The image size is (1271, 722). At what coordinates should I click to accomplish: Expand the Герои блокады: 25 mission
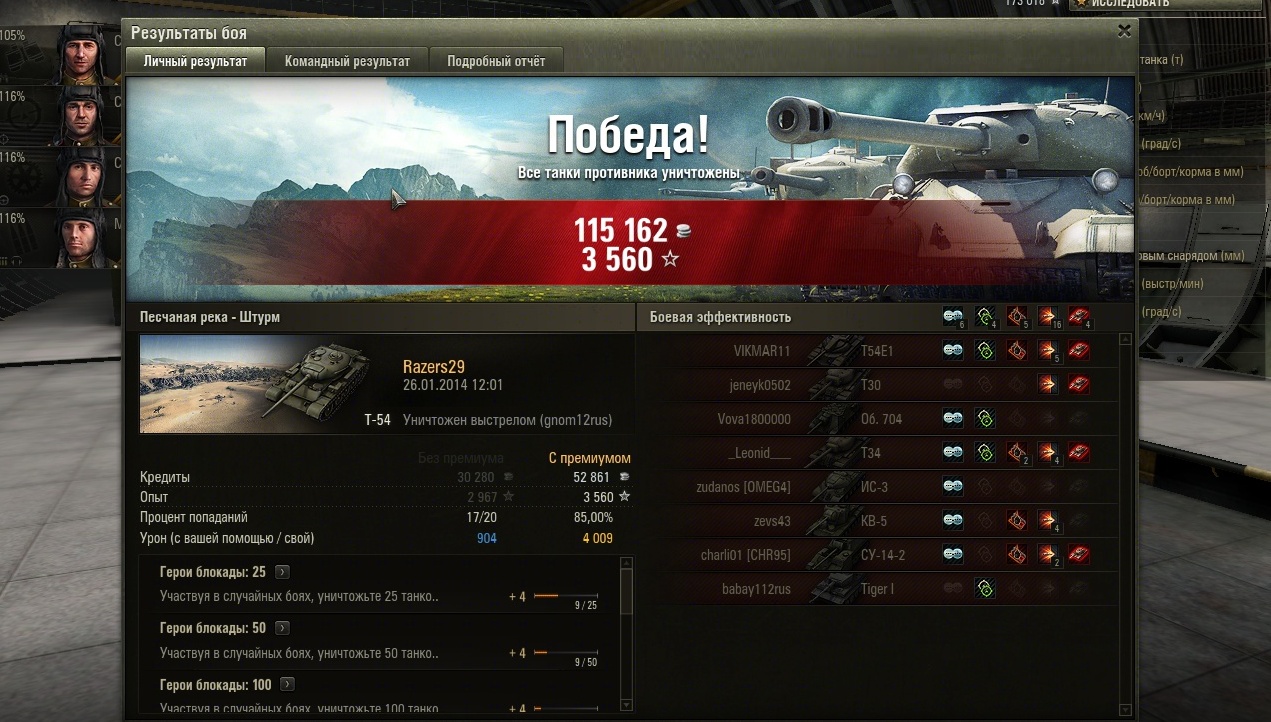pos(283,572)
